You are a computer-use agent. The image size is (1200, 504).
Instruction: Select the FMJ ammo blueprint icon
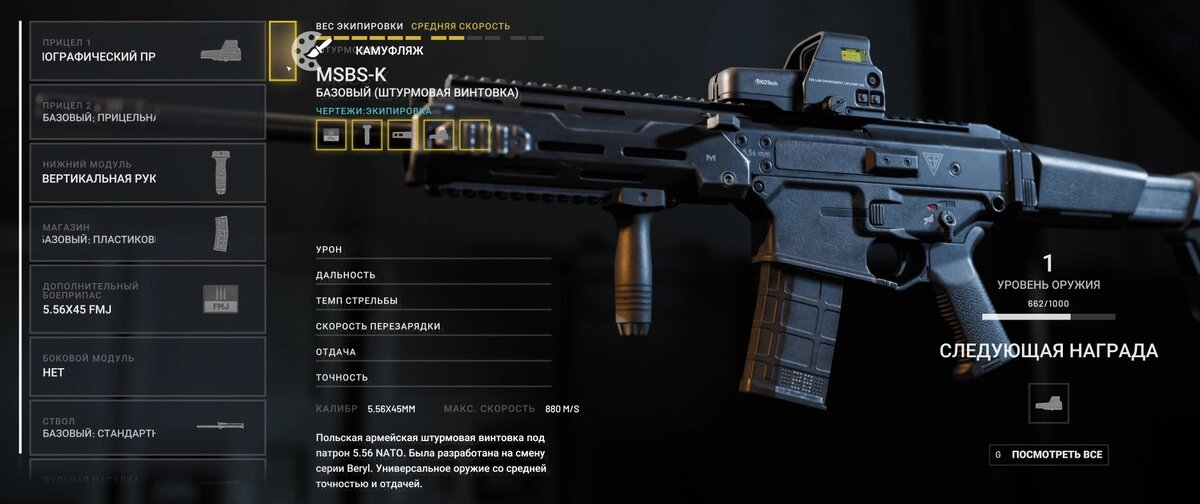tap(331, 135)
